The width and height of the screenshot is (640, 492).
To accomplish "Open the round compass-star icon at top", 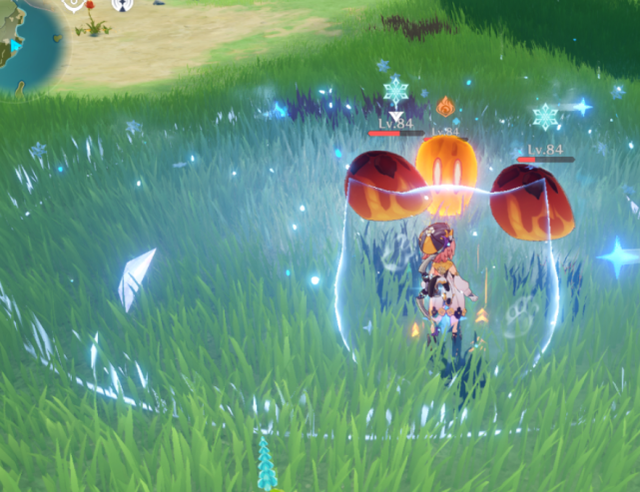I will click(123, 4).
